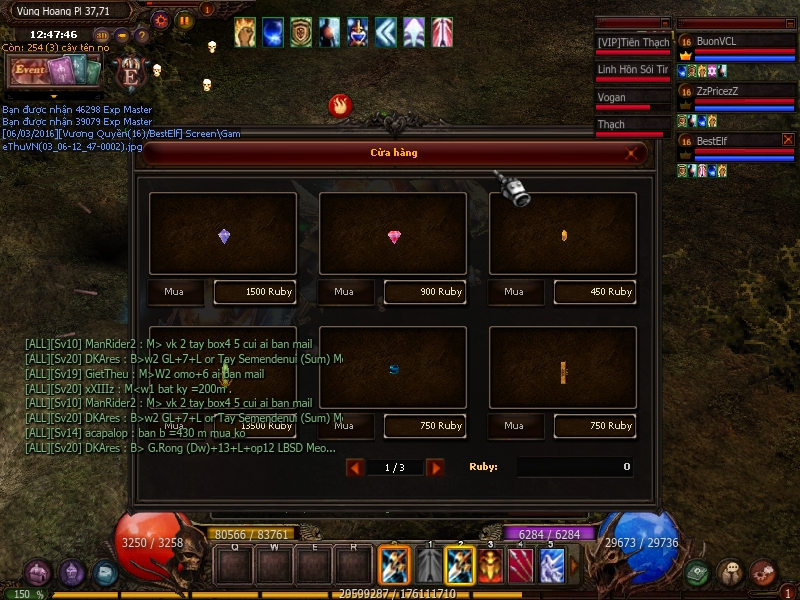Open the question mark help button
Image resolution: width=800 pixels, height=600 pixels.
pyautogui.click(x=142, y=36)
